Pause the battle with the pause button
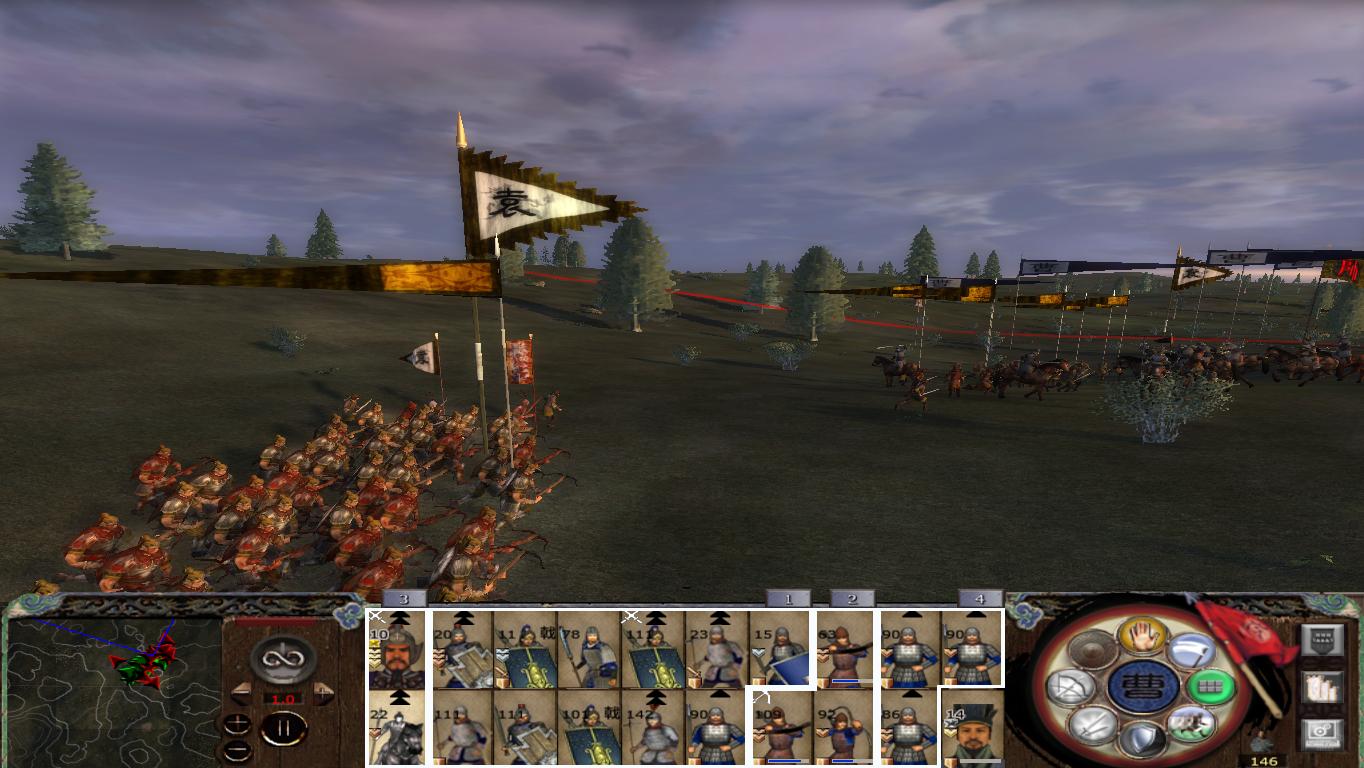Screen dimensions: 1364x768 coord(283,727)
